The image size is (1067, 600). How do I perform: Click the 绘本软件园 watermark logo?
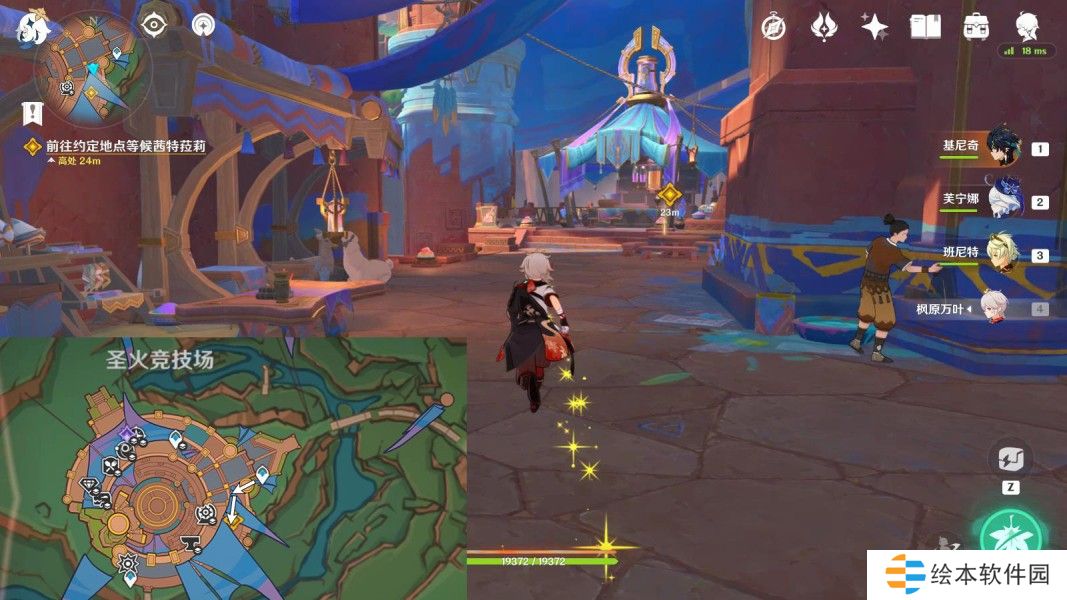click(966, 574)
